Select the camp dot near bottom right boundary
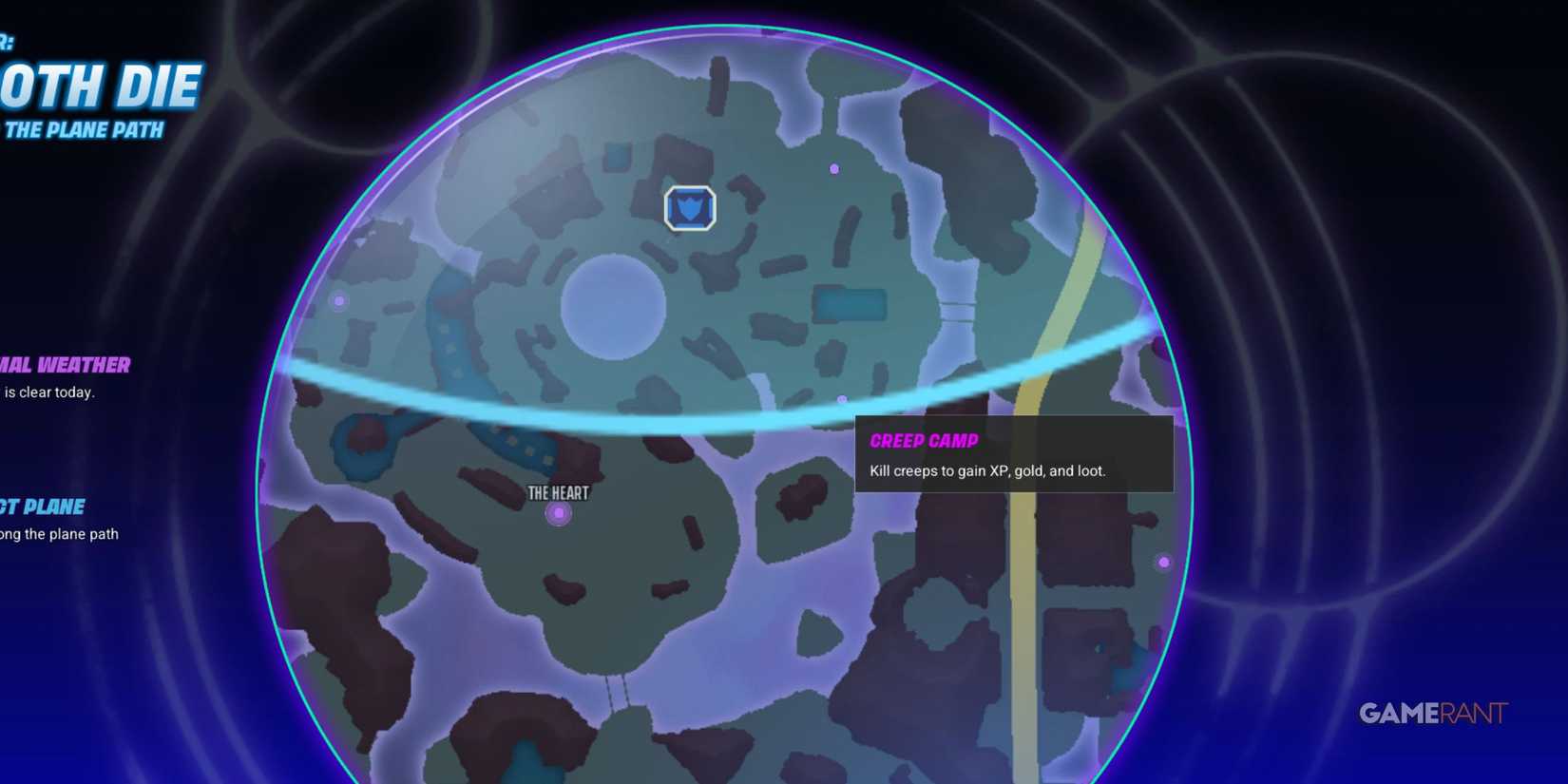The width and height of the screenshot is (1568, 784). pos(1163,563)
